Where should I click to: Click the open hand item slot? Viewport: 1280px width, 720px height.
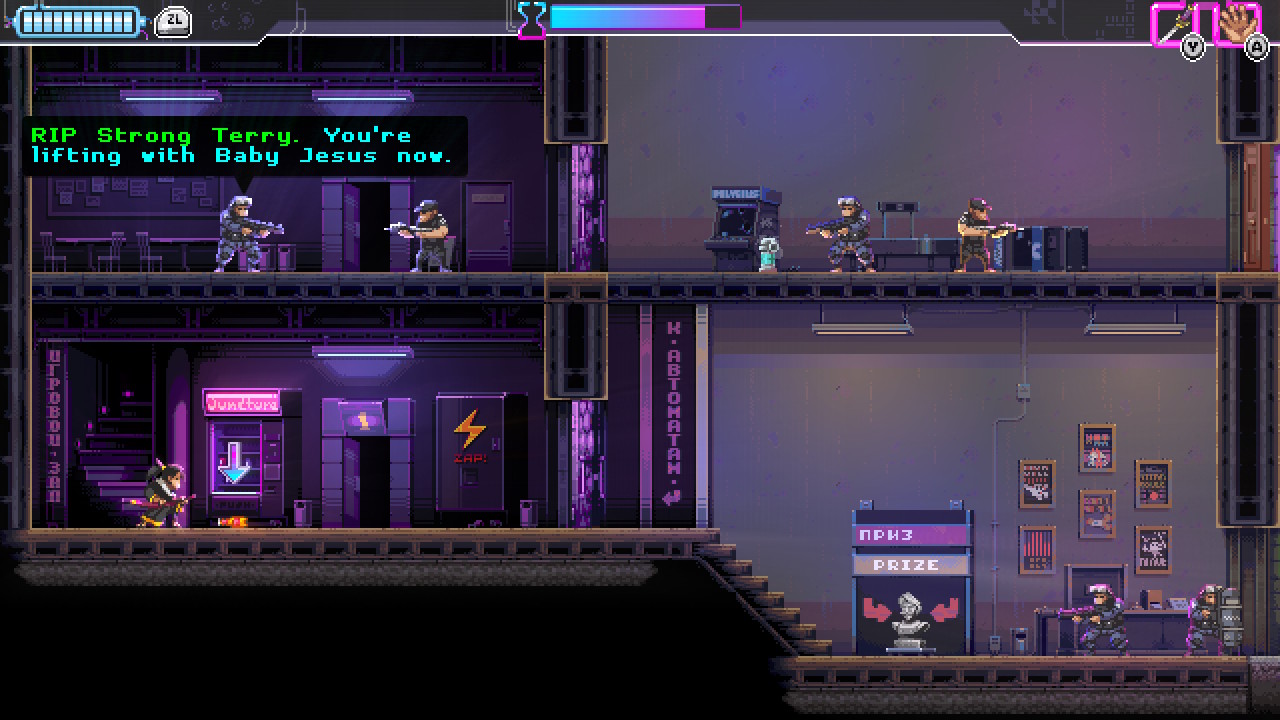[1238, 22]
